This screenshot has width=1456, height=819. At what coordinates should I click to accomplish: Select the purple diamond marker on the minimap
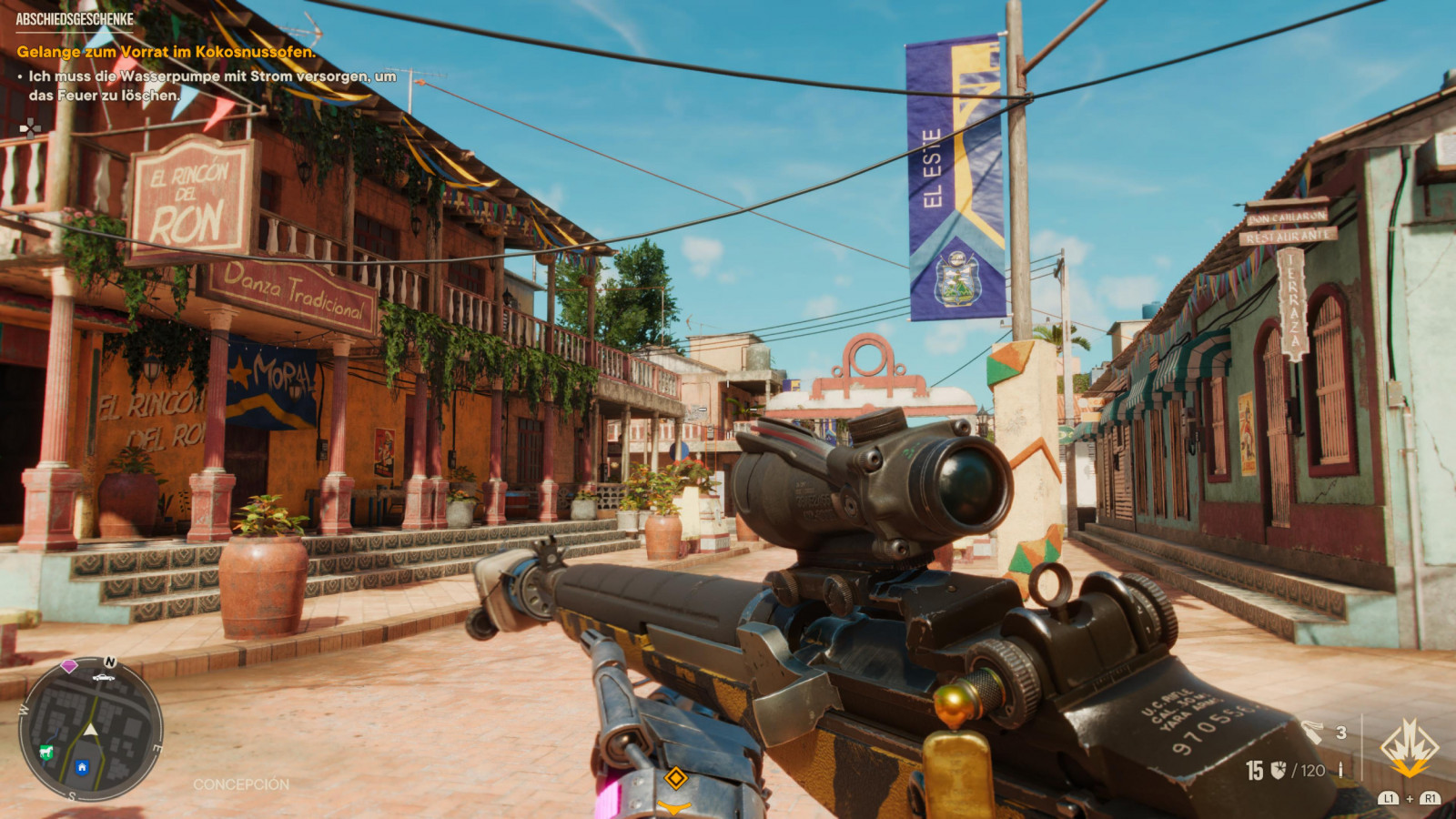[69, 666]
